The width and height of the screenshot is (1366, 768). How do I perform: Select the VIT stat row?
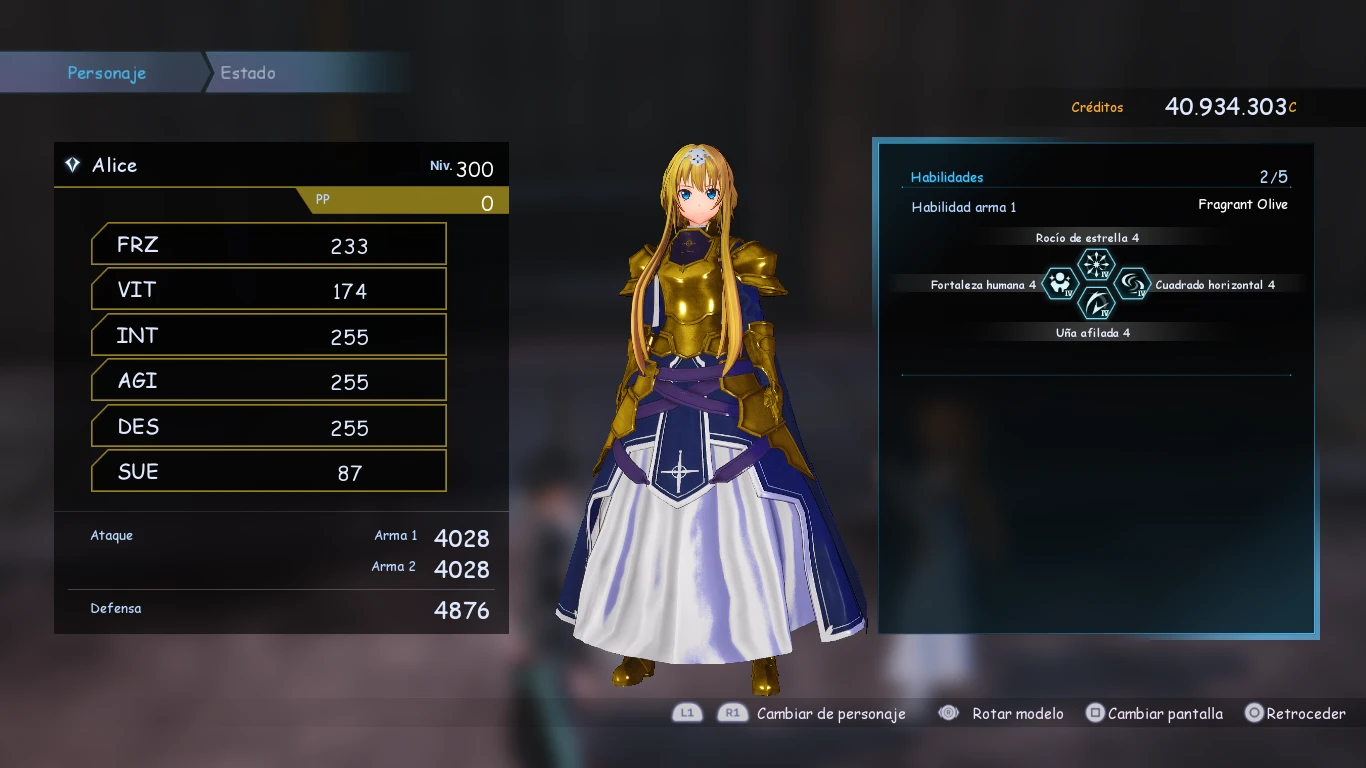click(x=268, y=290)
